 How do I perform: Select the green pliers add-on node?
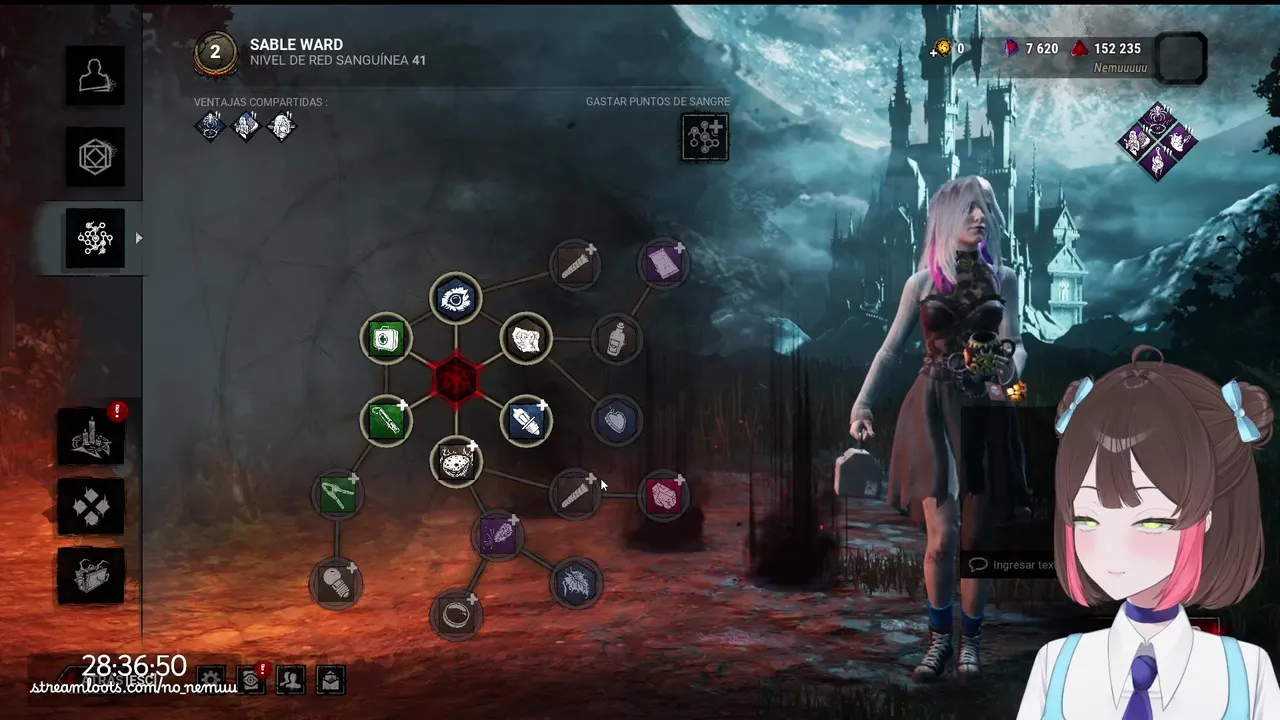(337, 495)
